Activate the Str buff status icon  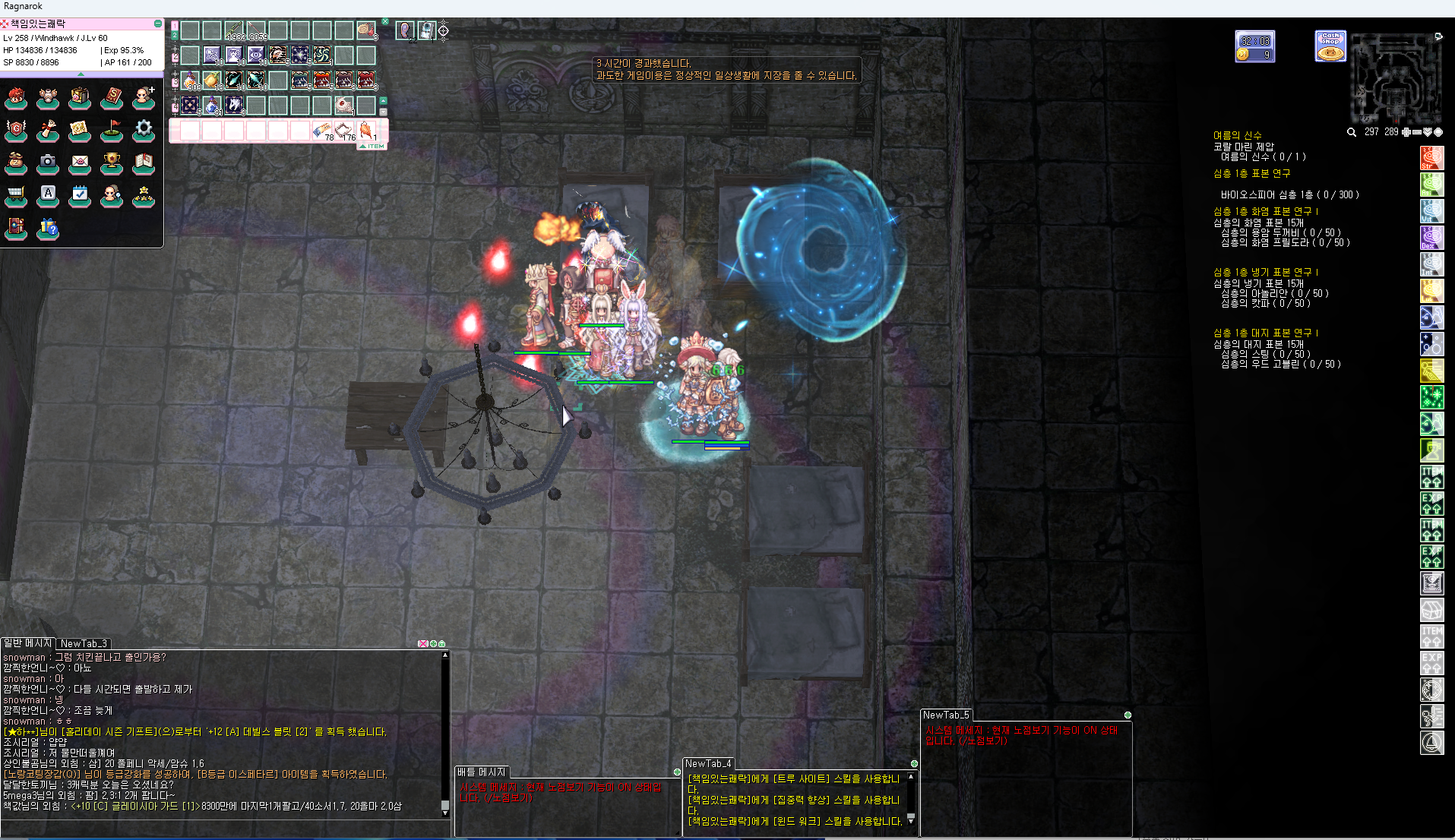click(1431, 158)
